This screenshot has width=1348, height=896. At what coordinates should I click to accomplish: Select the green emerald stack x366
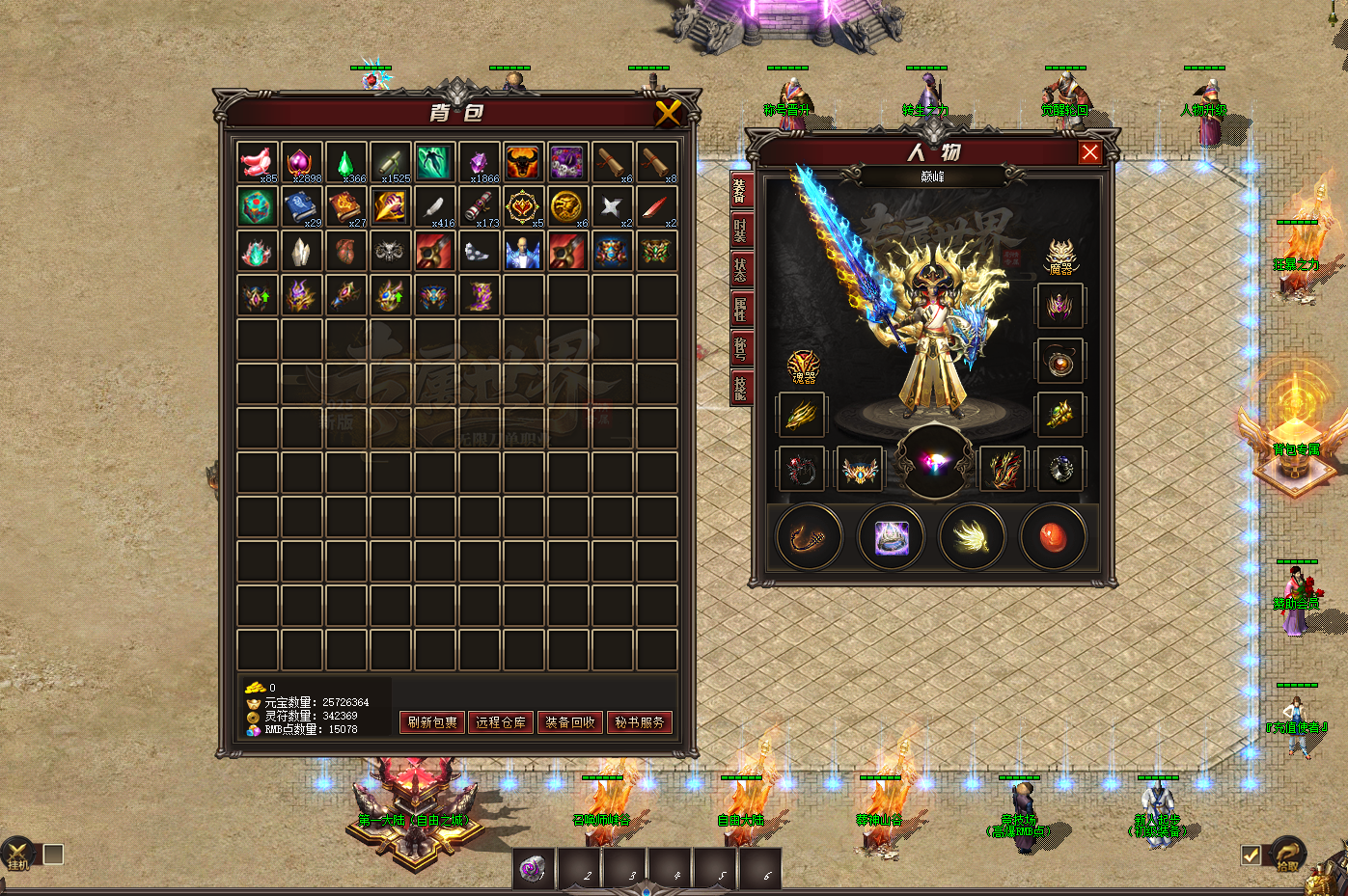(345, 162)
